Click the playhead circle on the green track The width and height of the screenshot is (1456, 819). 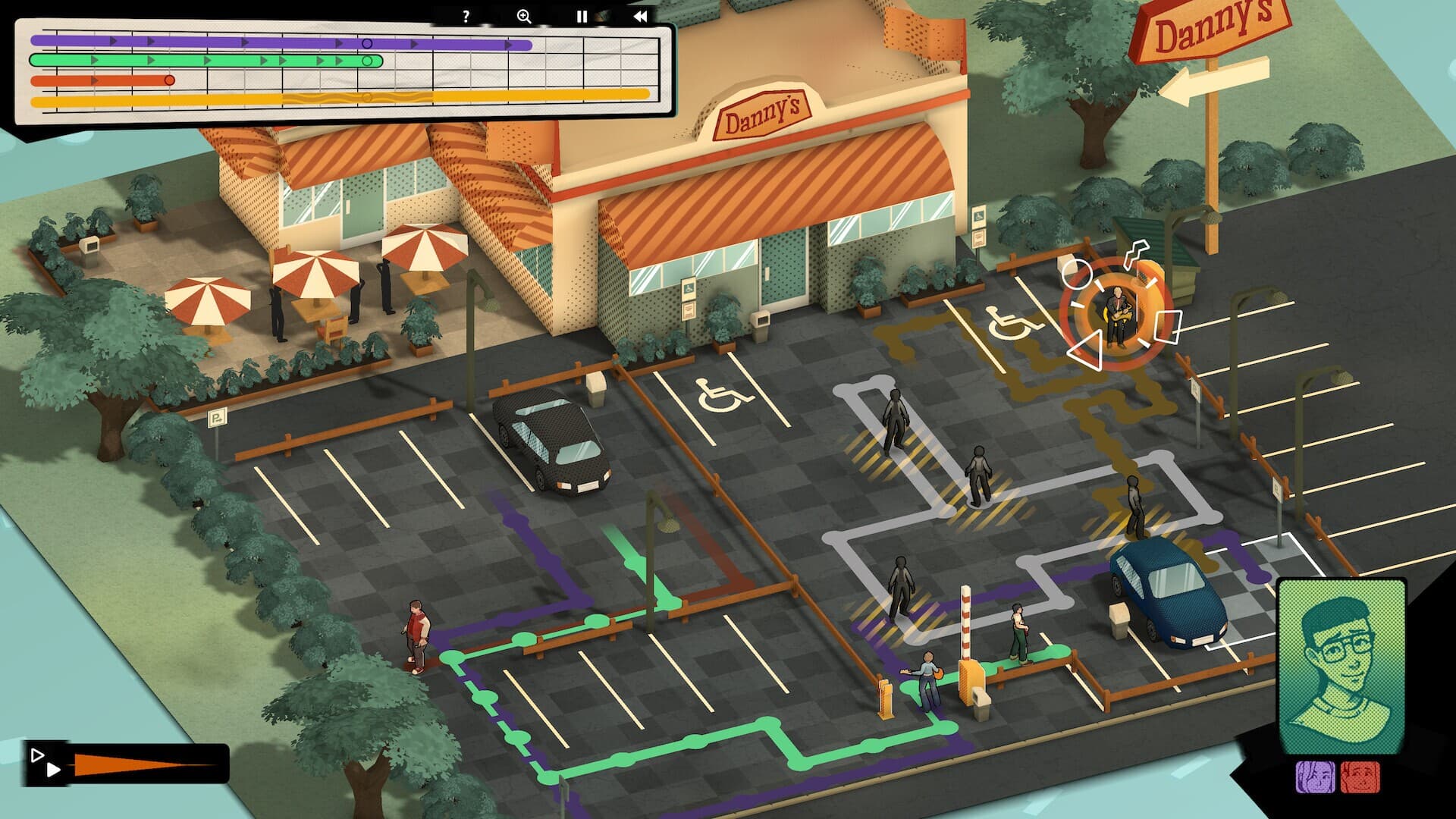(x=369, y=61)
